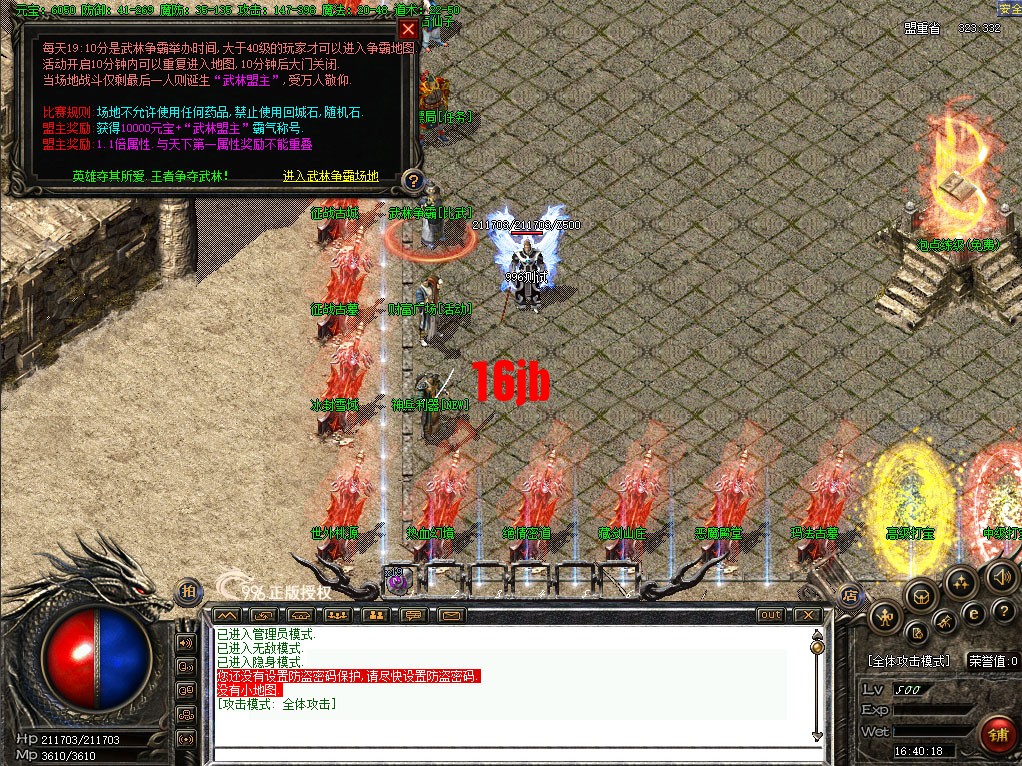Close the chat panel with the X button
This screenshot has width=1022, height=766.
(806, 615)
